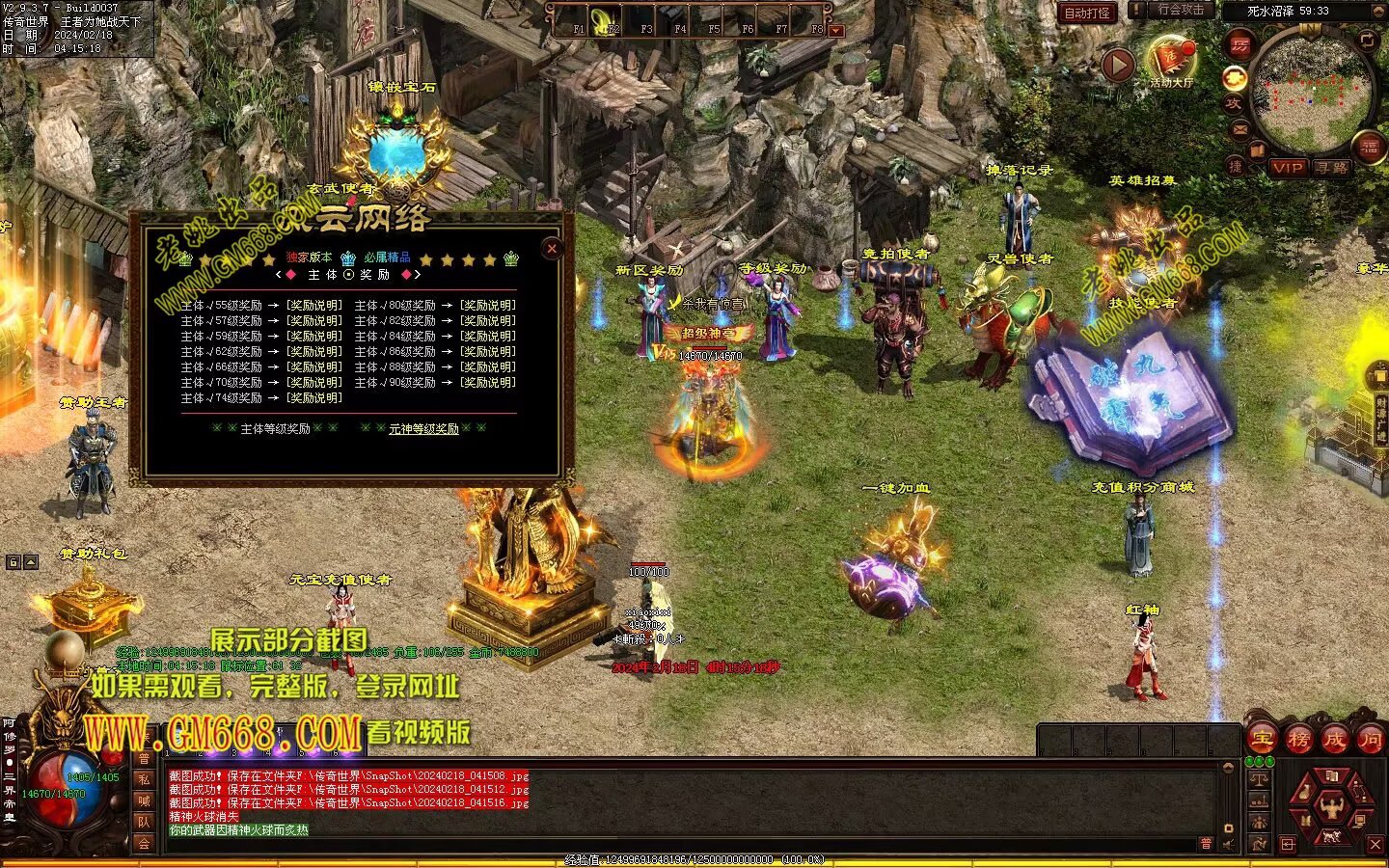This screenshot has height=868, width=1389.
Task: Open the 宝 treasure shop orb
Action: click(x=1262, y=740)
